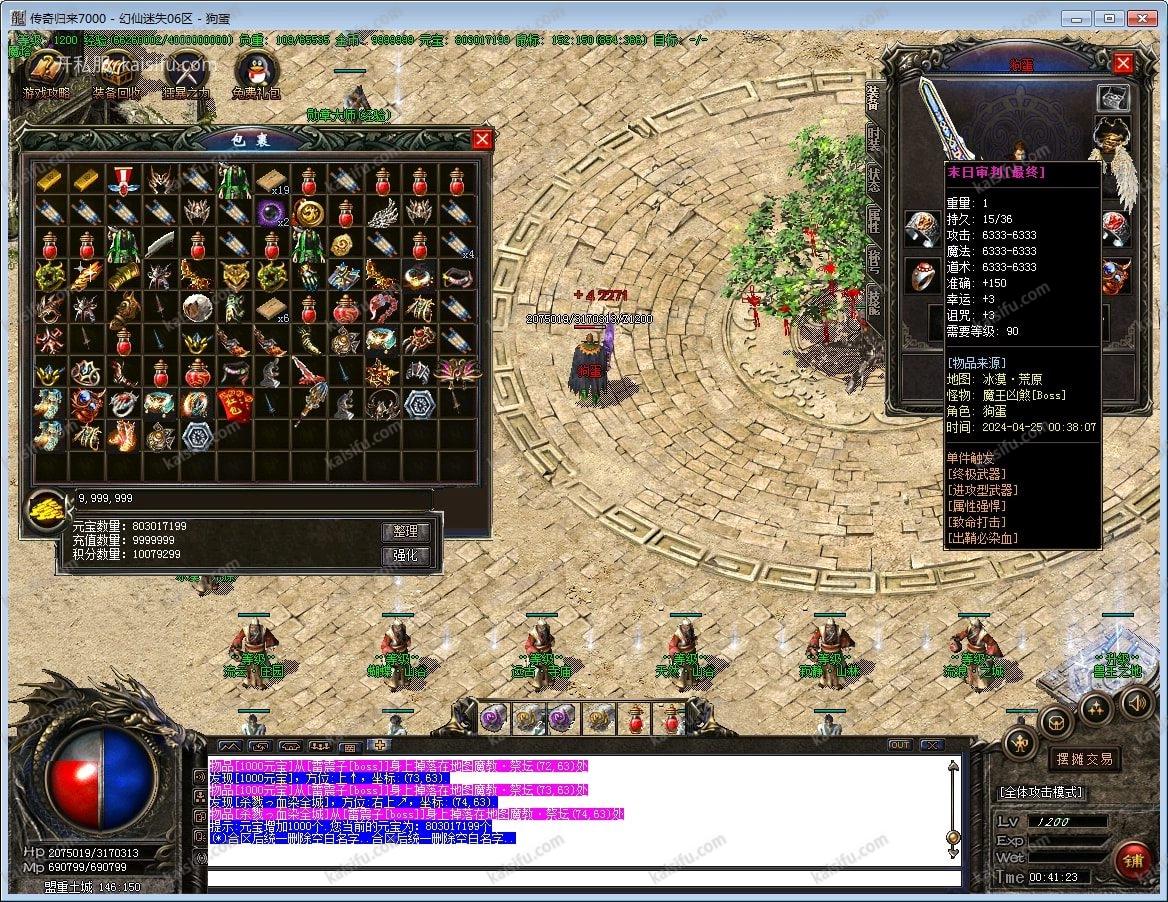
Task: Switch to the 状态 status tab
Action: (874, 179)
